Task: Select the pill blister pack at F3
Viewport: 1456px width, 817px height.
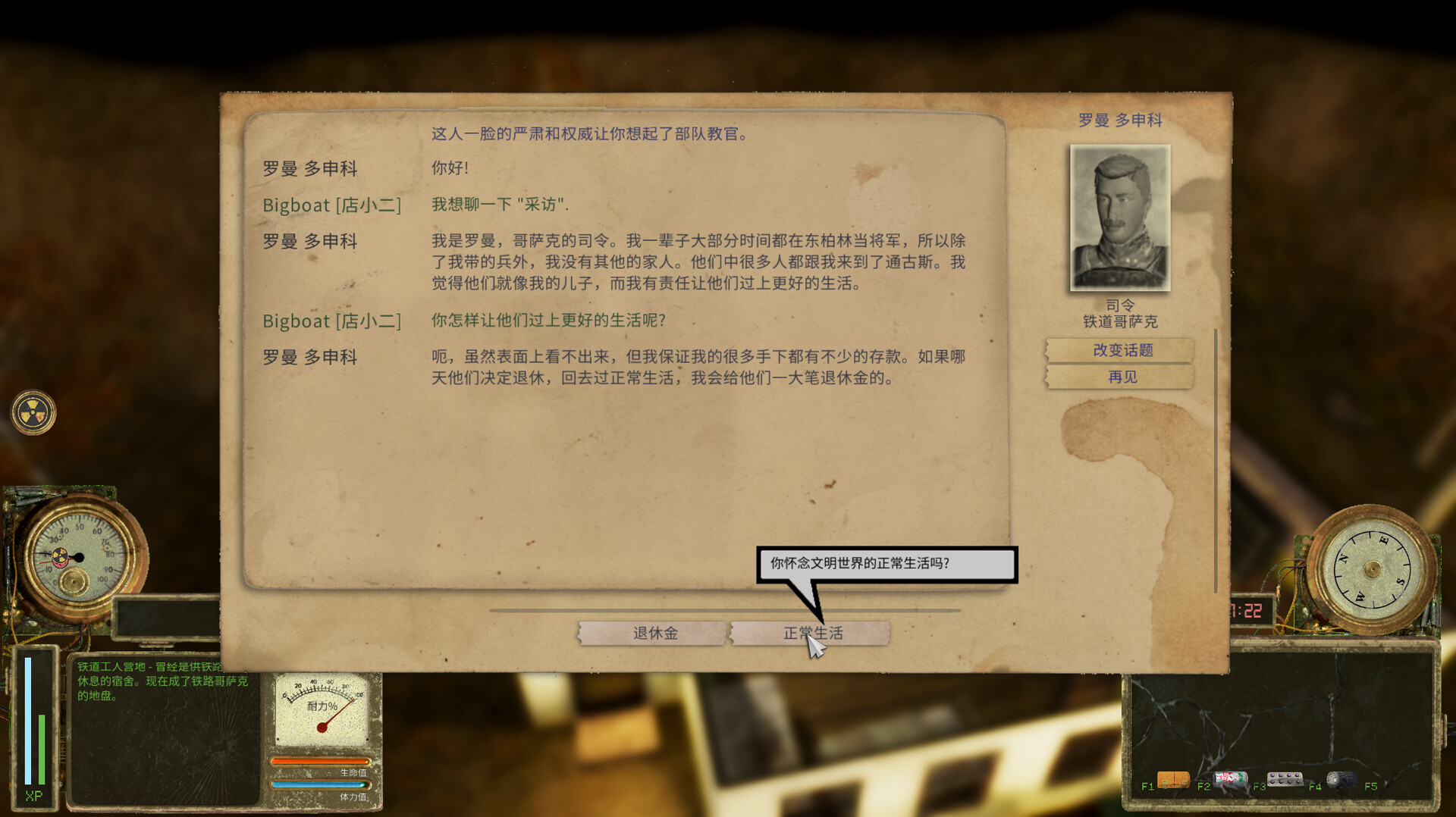Action: (x=1288, y=779)
